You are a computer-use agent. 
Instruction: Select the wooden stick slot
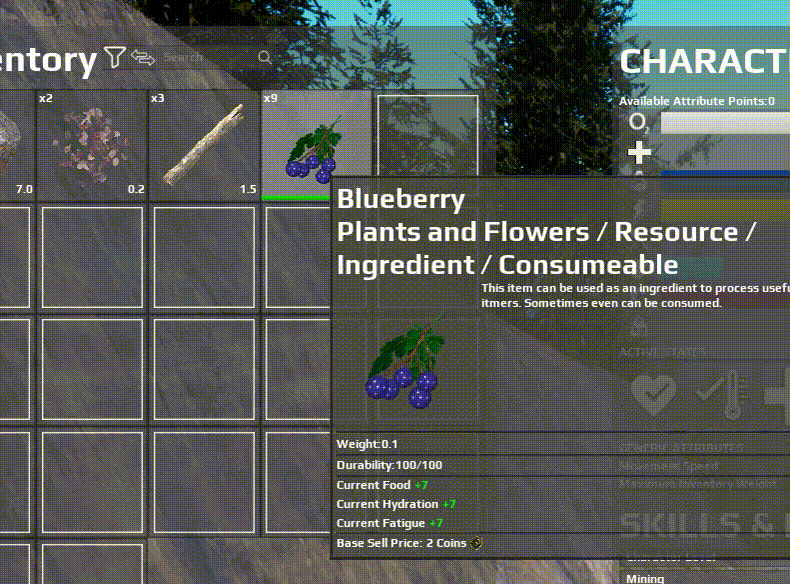pyautogui.click(x=204, y=145)
